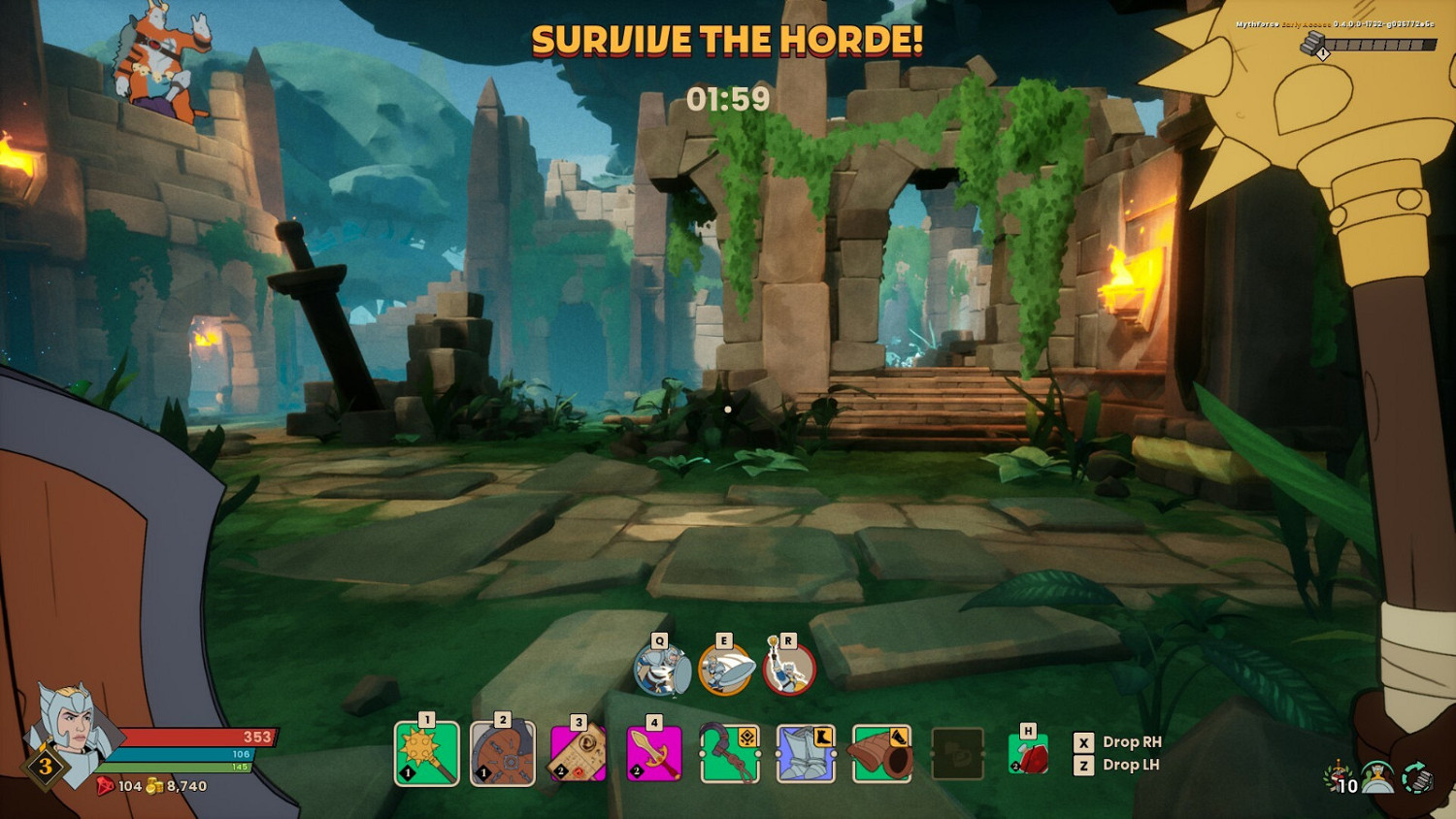Click the shield icon on the top-right bar
Image resolution: width=1456 pixels, height=819 pixels.
(1315, 44)
